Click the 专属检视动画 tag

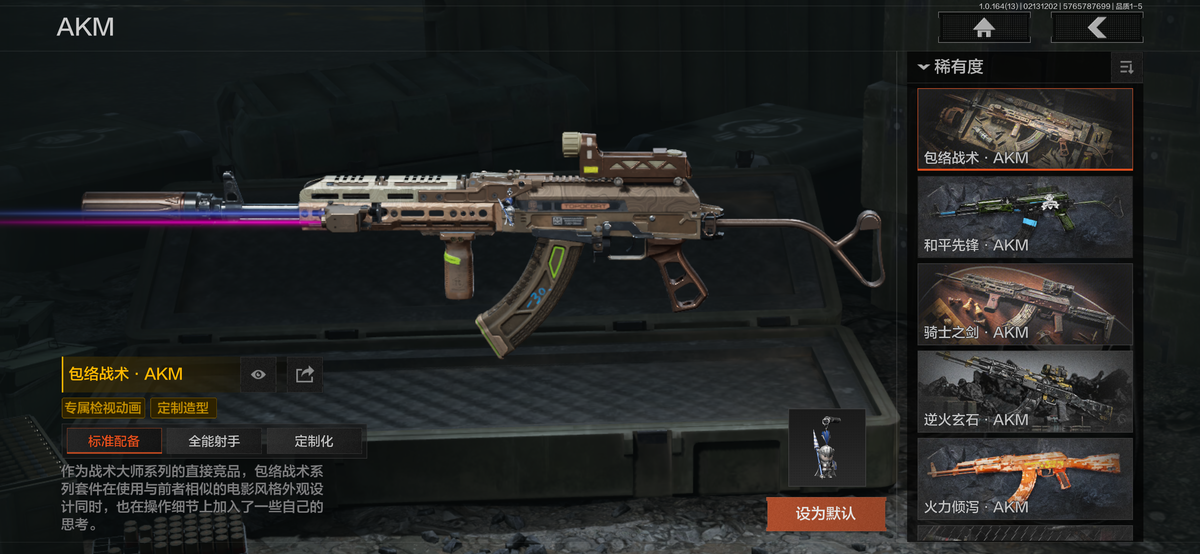pyautogui.click(x=103, y=408)
